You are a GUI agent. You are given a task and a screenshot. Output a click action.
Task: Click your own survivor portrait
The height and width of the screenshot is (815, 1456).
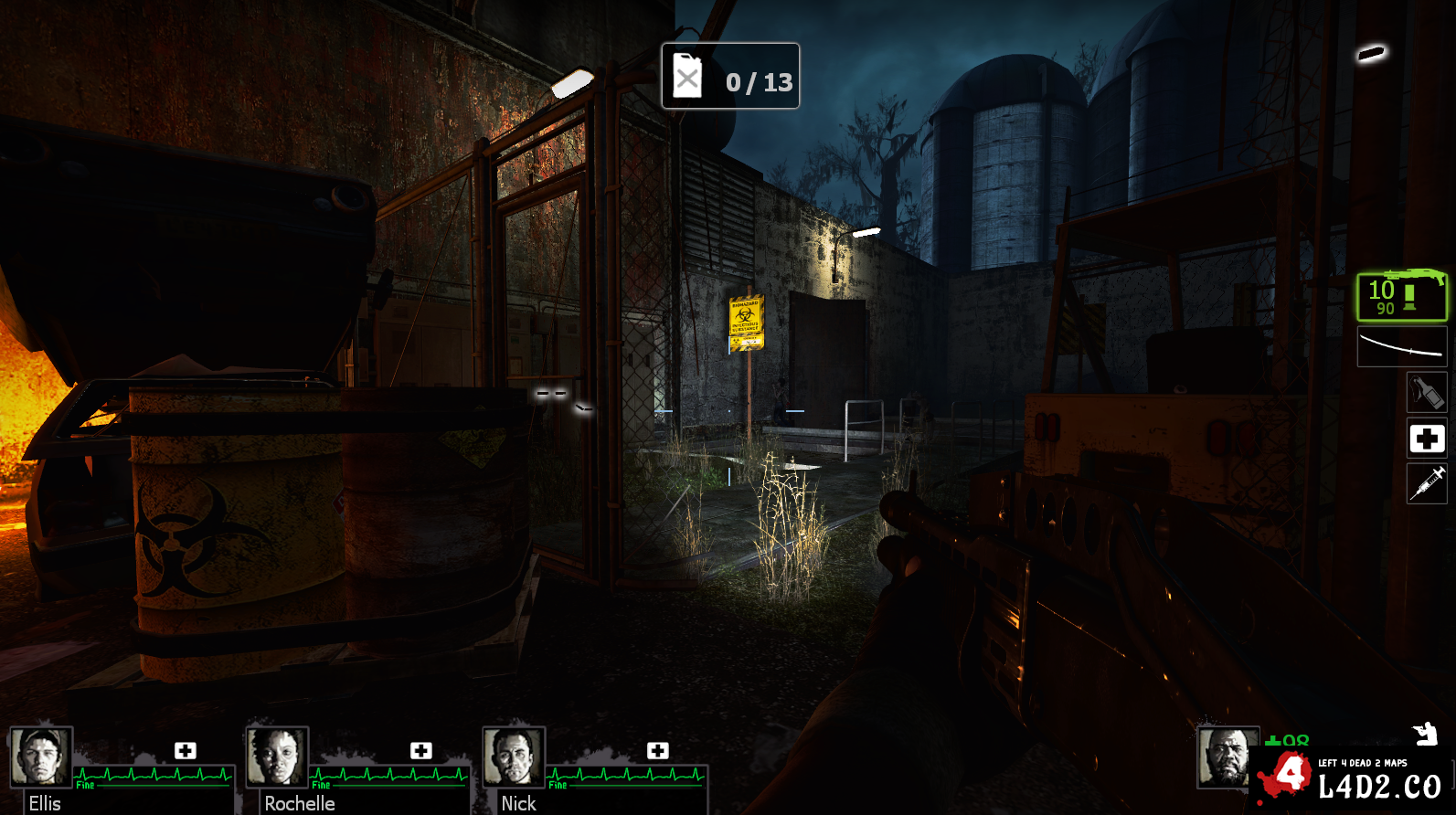tap(1226, 756)
